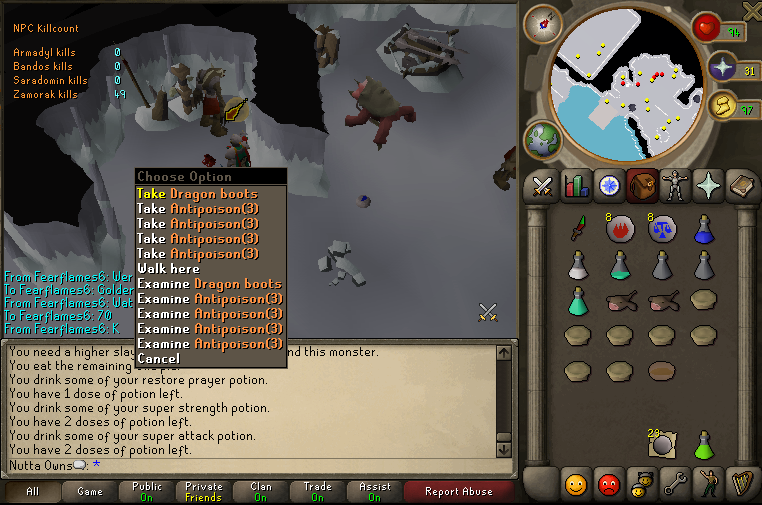Open the wrench options tab
Screen dimensions: 762x505
pyautogui.click(x=674, y=484)
